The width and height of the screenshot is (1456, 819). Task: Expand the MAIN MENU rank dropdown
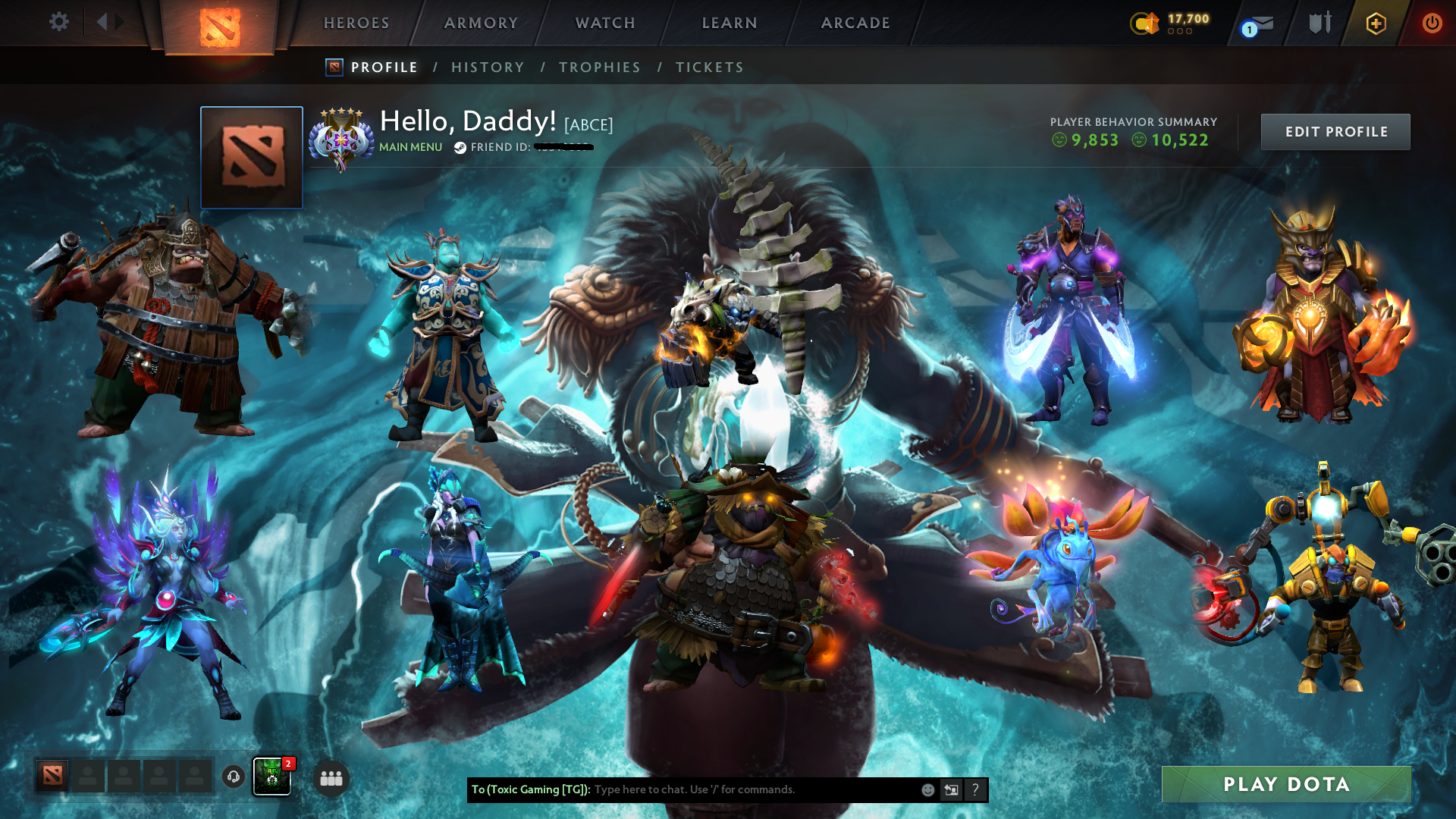(409, 147)
